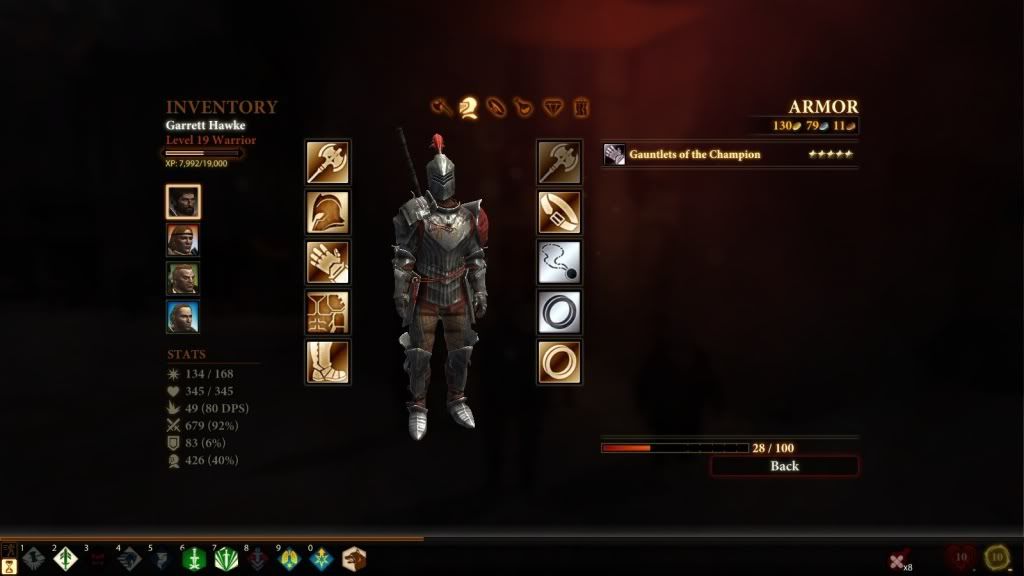This screenshot has height=576, width=1024.
Task: Choose the companion portrait with the red headband
Action: tap(183, 240)
